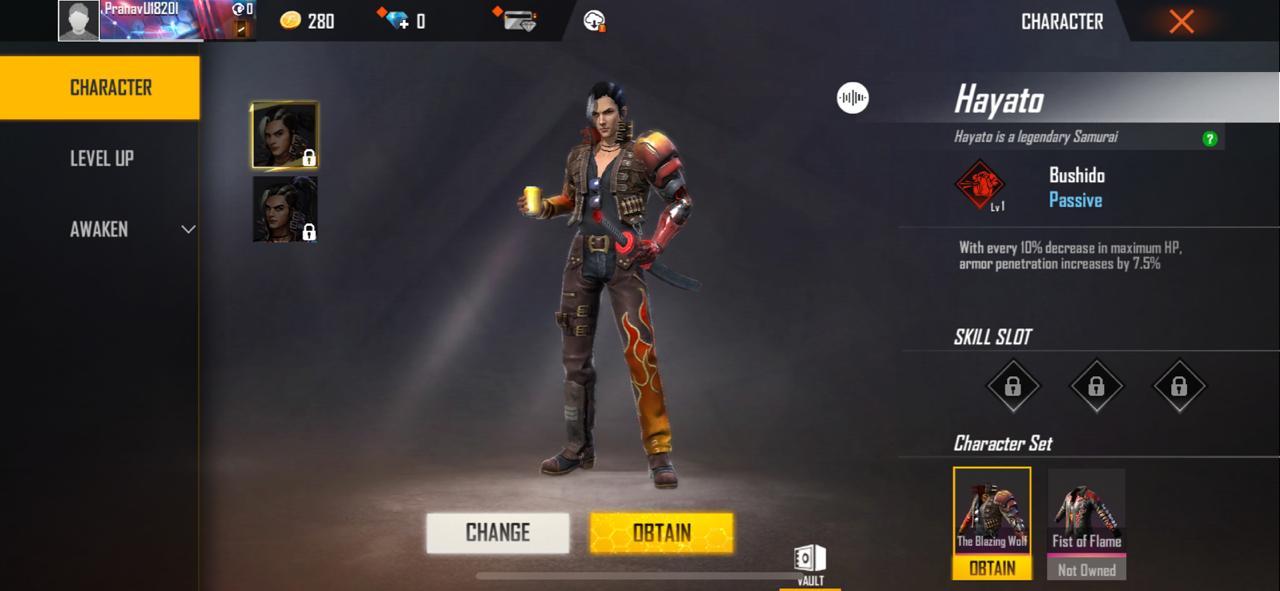
Task: Click the Change button
Action: tap(497, 533)
